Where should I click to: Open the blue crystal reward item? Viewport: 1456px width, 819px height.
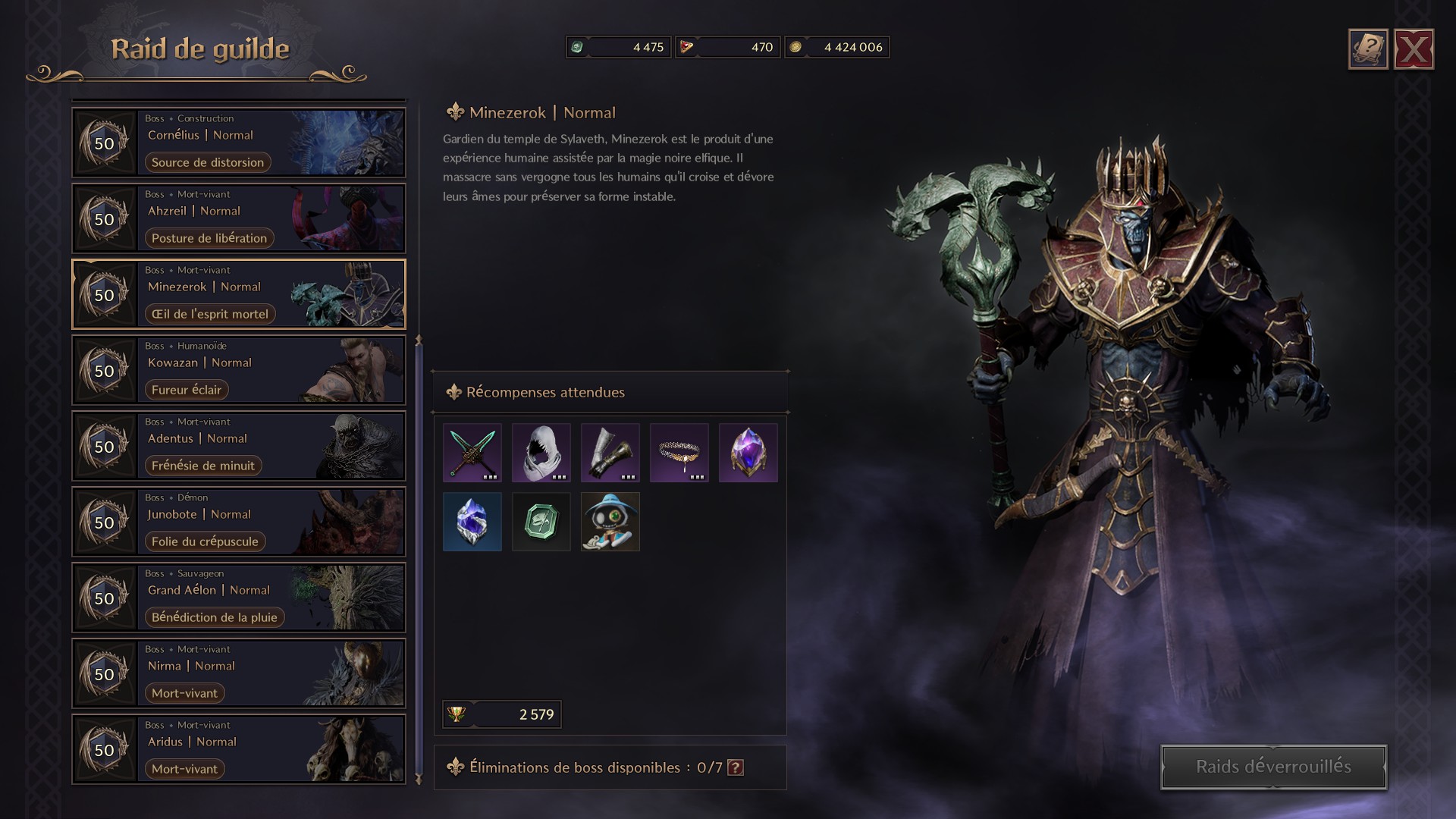(472, 522)
